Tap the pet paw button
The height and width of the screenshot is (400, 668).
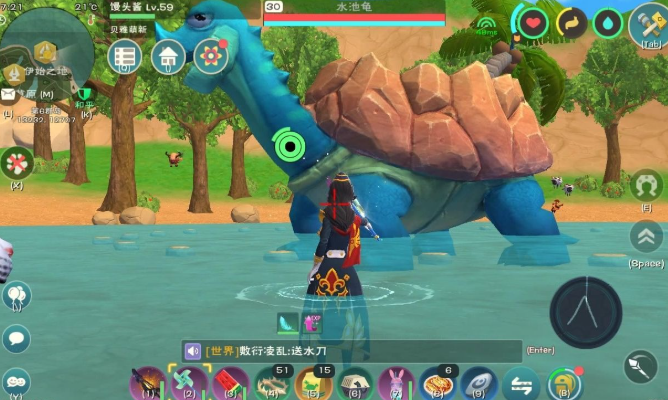click(x=17, y=160)
